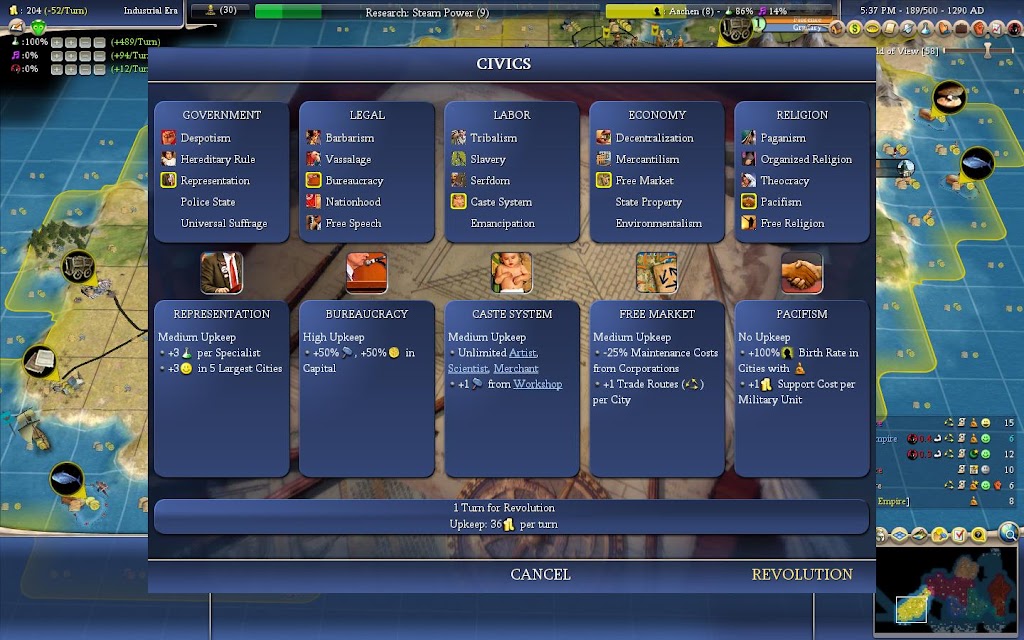The height and width of the screenshot is (640, 1024).
Task: Cancel the civics screen
Action: click(540, 574)
